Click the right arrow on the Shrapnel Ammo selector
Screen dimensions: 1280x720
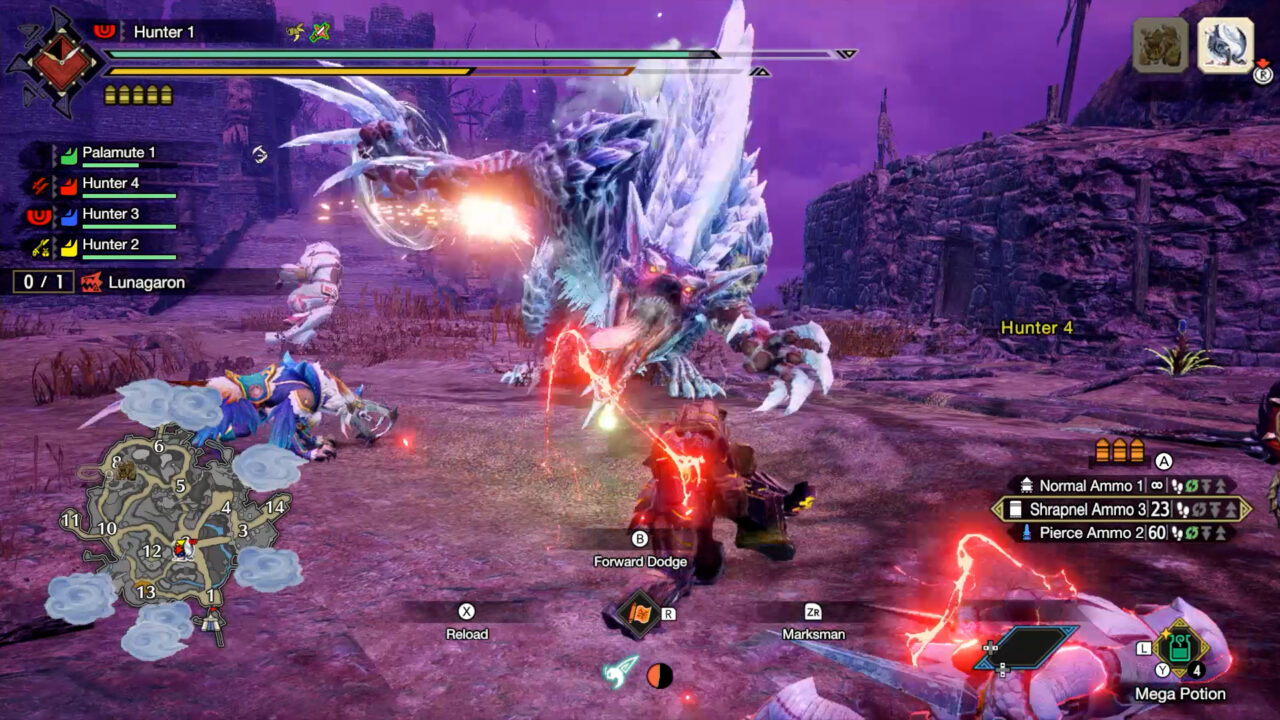[1247, 509]
